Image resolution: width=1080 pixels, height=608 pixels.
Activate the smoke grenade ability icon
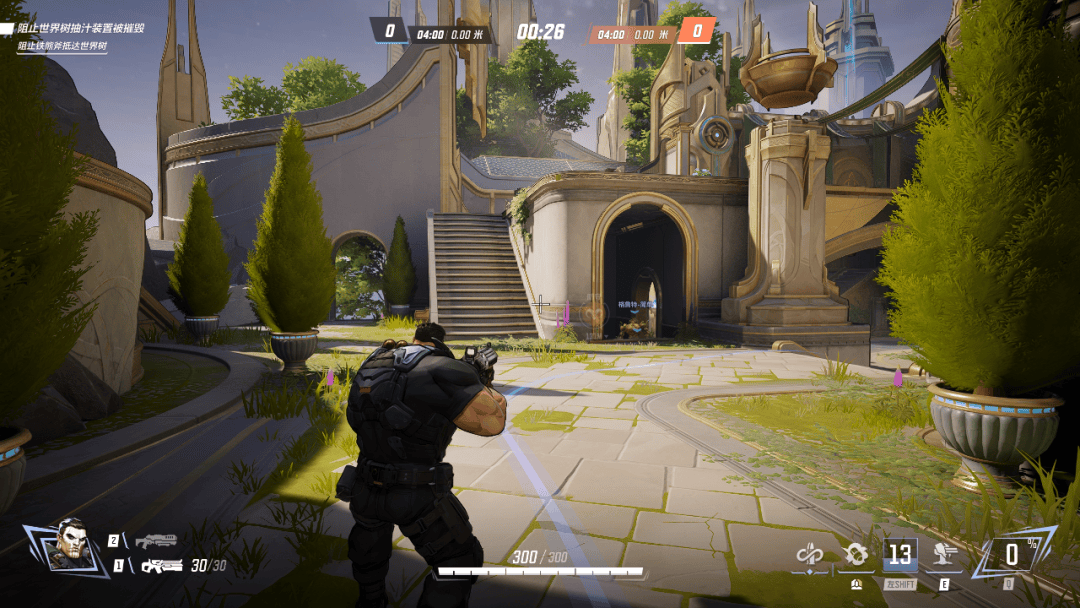tap(856, 555)
